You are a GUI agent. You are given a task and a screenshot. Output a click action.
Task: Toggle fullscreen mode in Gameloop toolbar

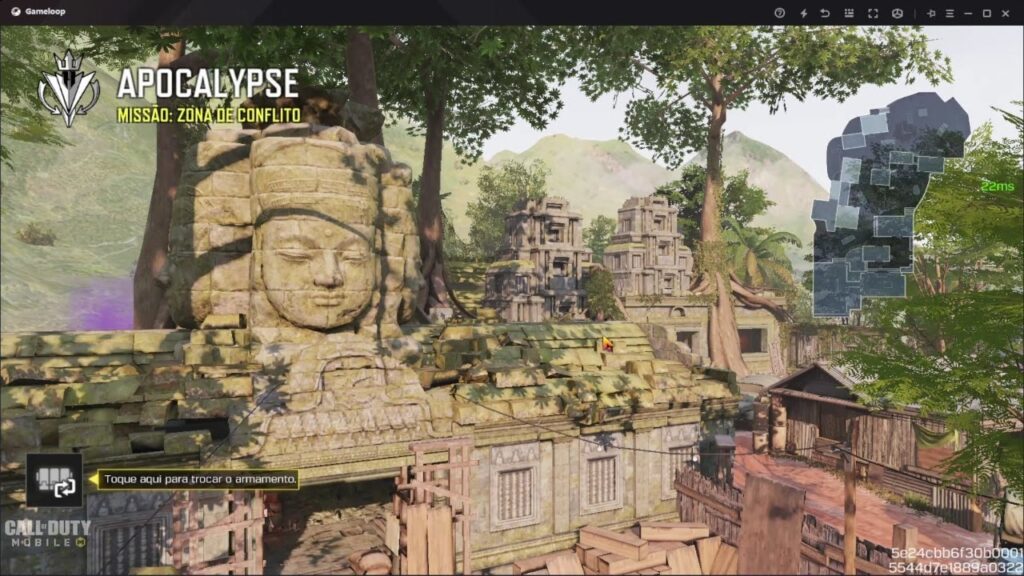[x=873, y=13]
